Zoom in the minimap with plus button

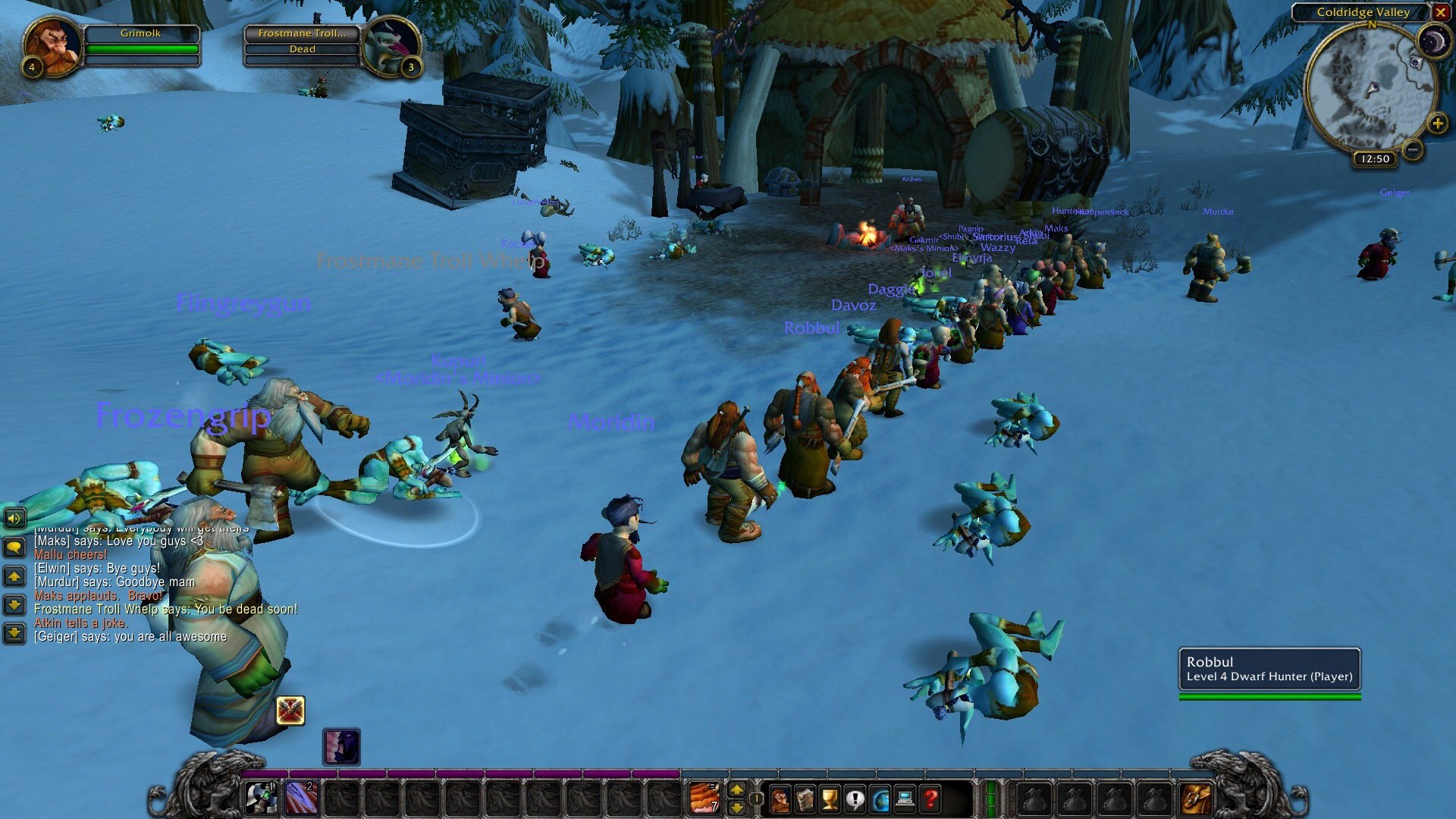(1437, 123)
